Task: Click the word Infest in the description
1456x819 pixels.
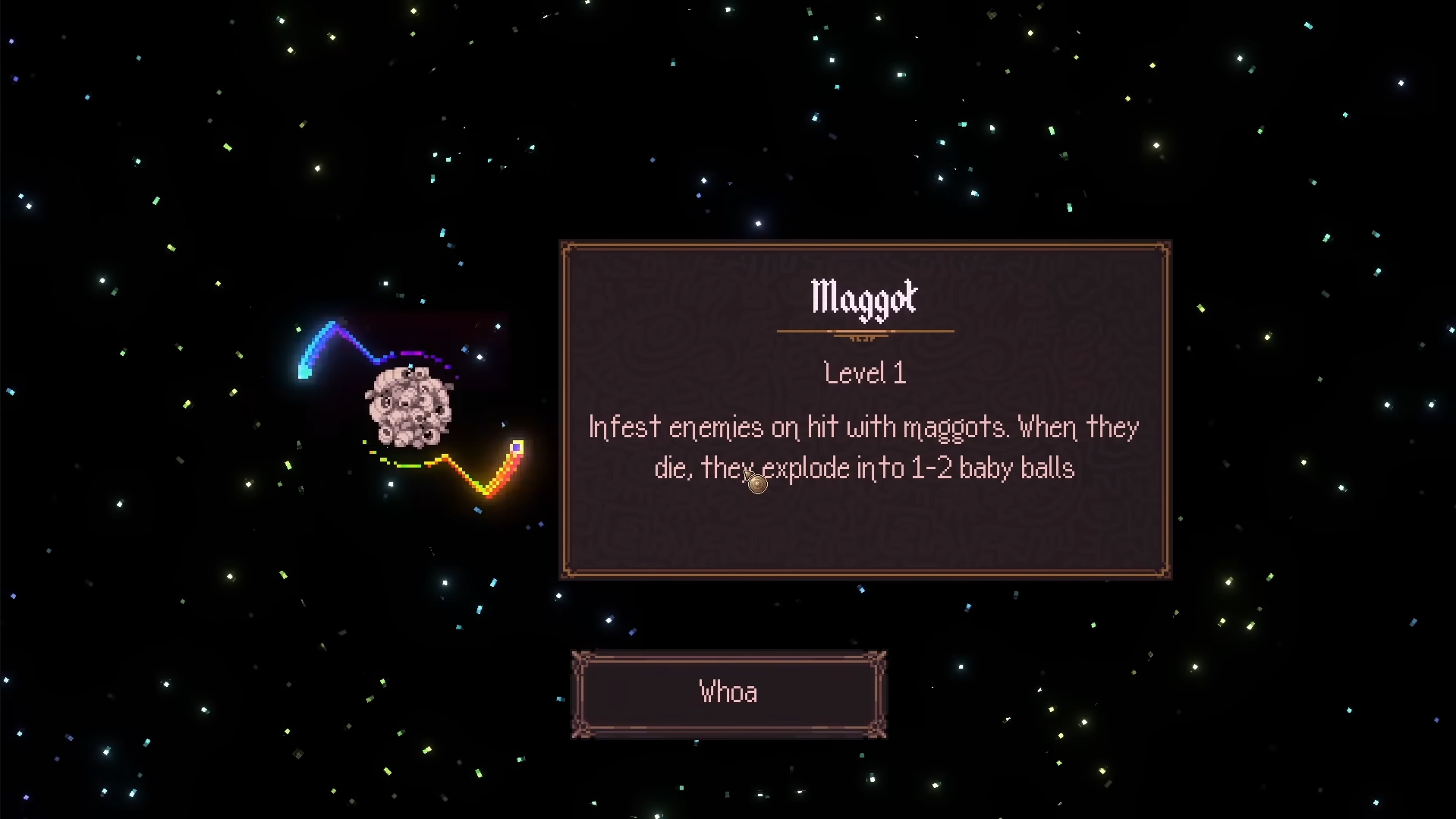Action: pyautogui.click(x=624, y=427)
